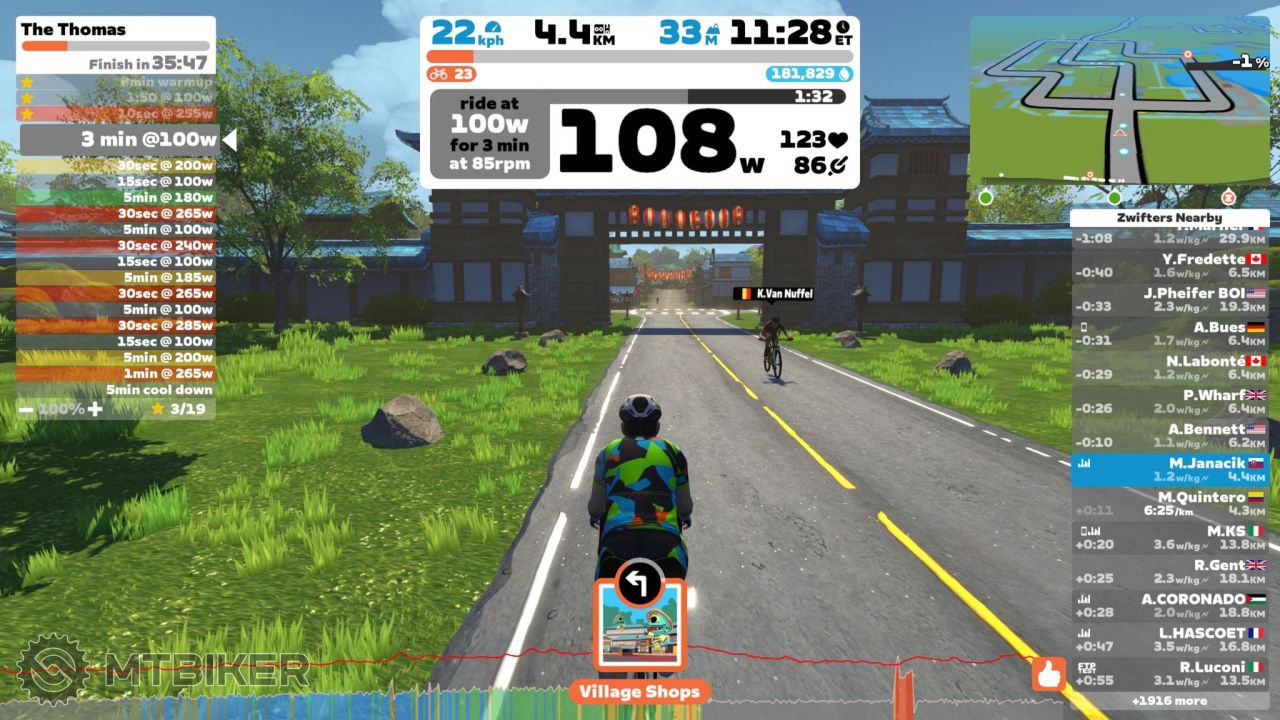Screen dimensions: 1280x720
Task: Select R.Luconi in the nearby riders
Action: [x=1169, y=673]
